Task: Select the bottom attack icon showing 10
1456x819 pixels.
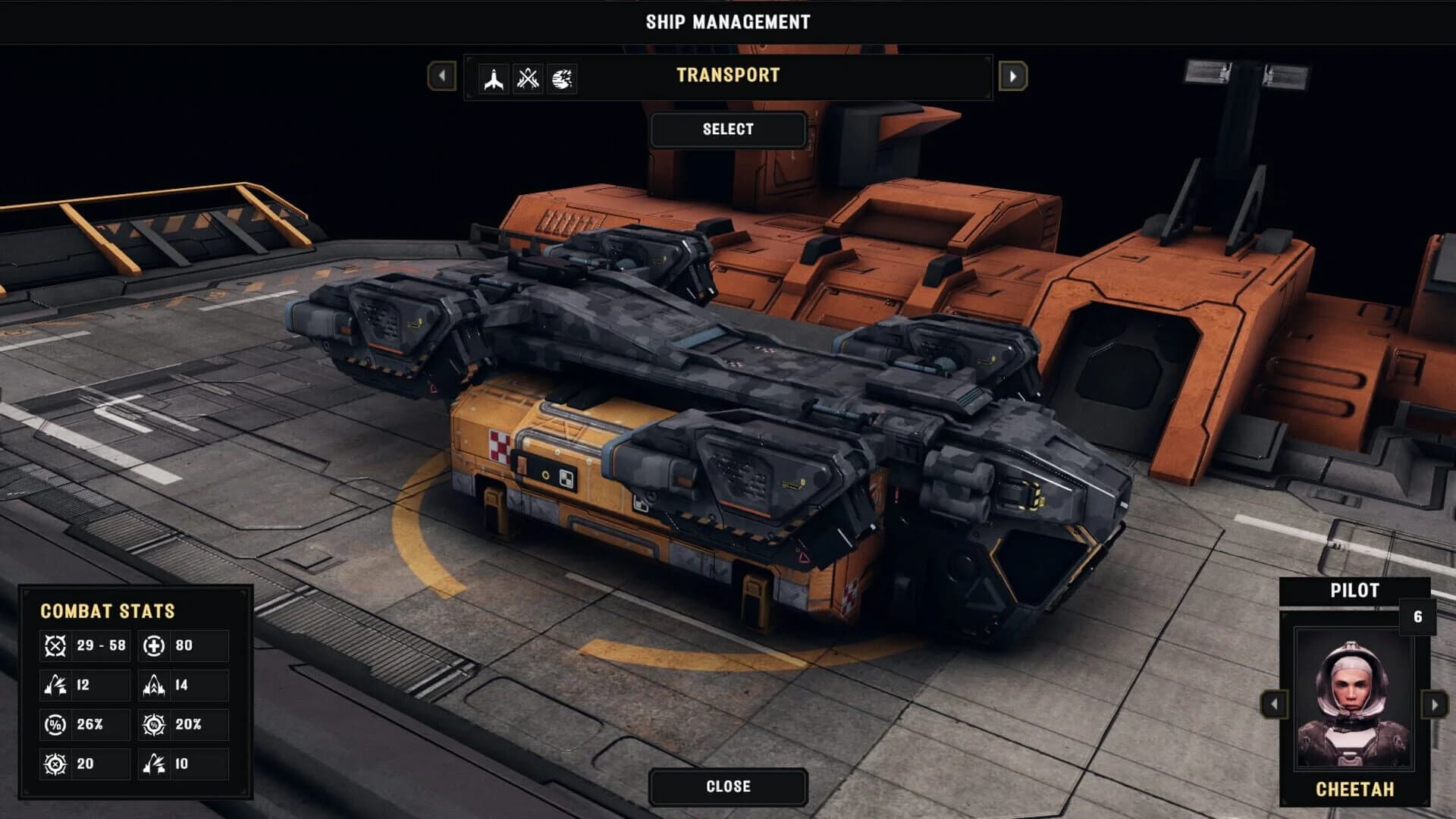Action: click(x=155, y=764)
